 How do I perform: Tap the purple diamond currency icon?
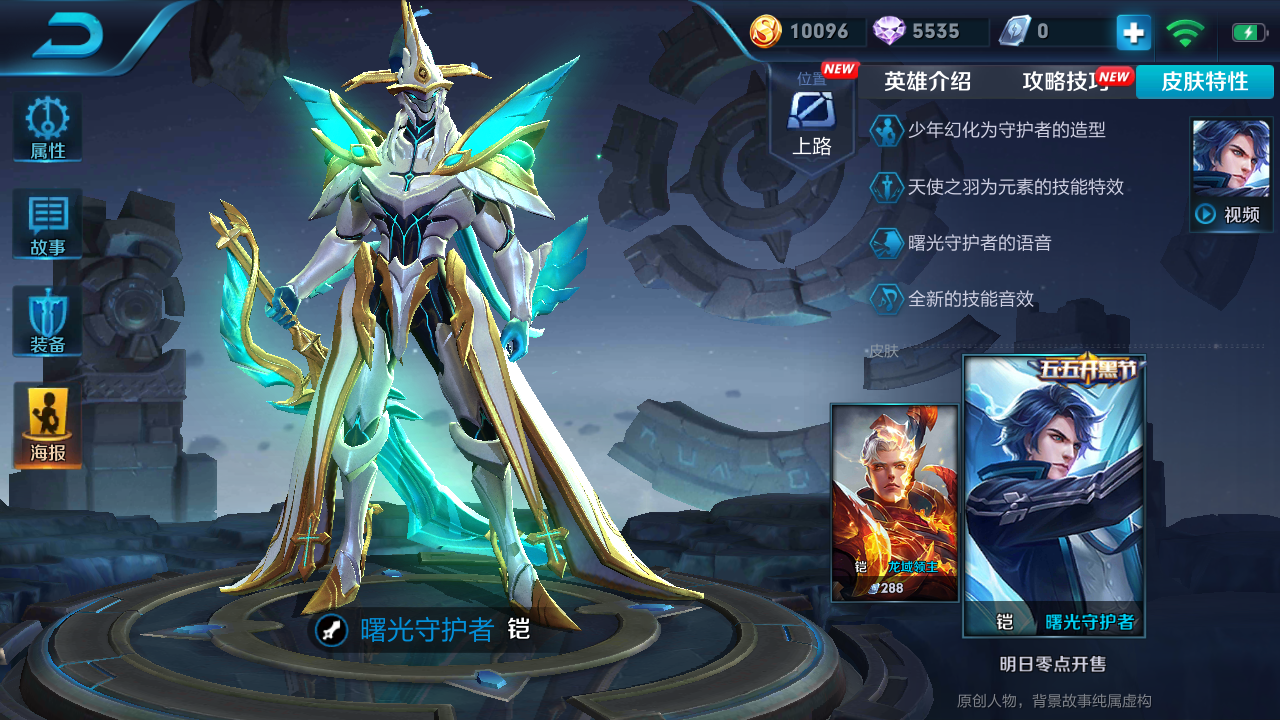(889, 32)
